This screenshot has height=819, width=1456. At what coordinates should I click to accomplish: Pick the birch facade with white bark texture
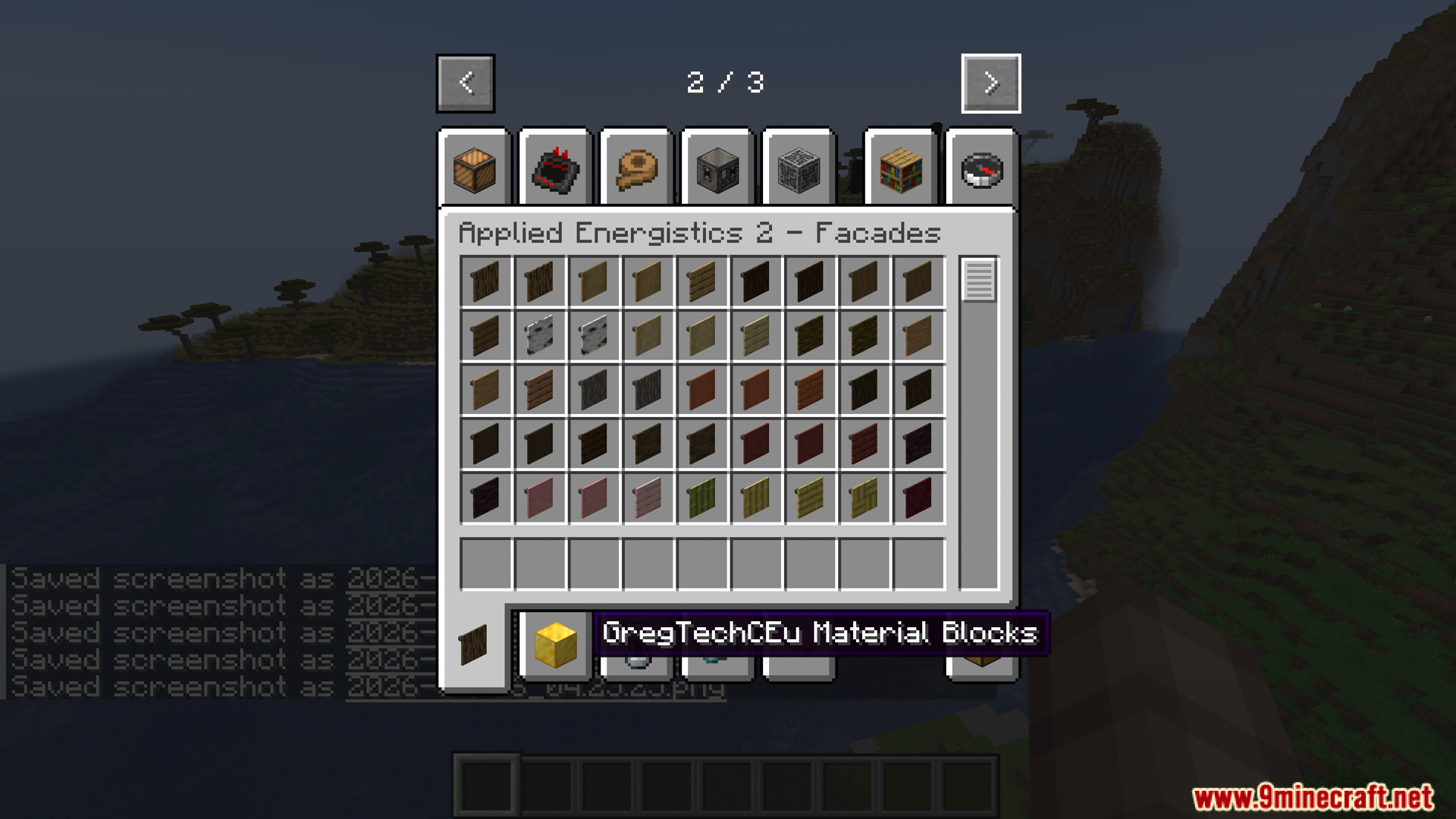[539, 334]
